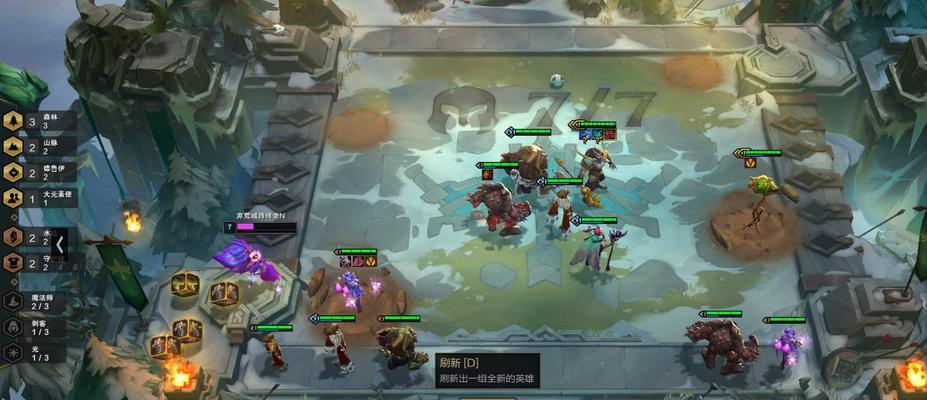Viewport: 927px width, 400px height.
Task: Choose the 光 1/3 trait row
Action: 35,353
